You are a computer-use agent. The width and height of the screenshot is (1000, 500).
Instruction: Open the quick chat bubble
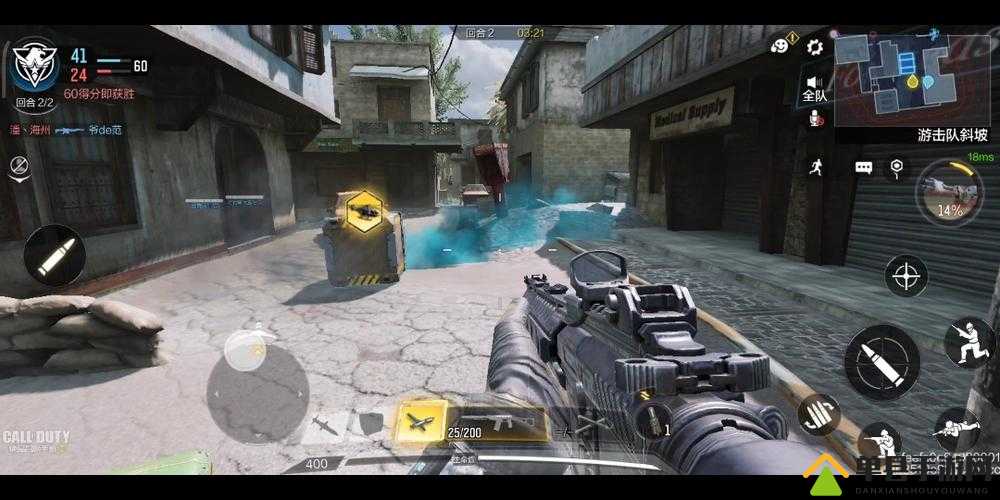863,167
